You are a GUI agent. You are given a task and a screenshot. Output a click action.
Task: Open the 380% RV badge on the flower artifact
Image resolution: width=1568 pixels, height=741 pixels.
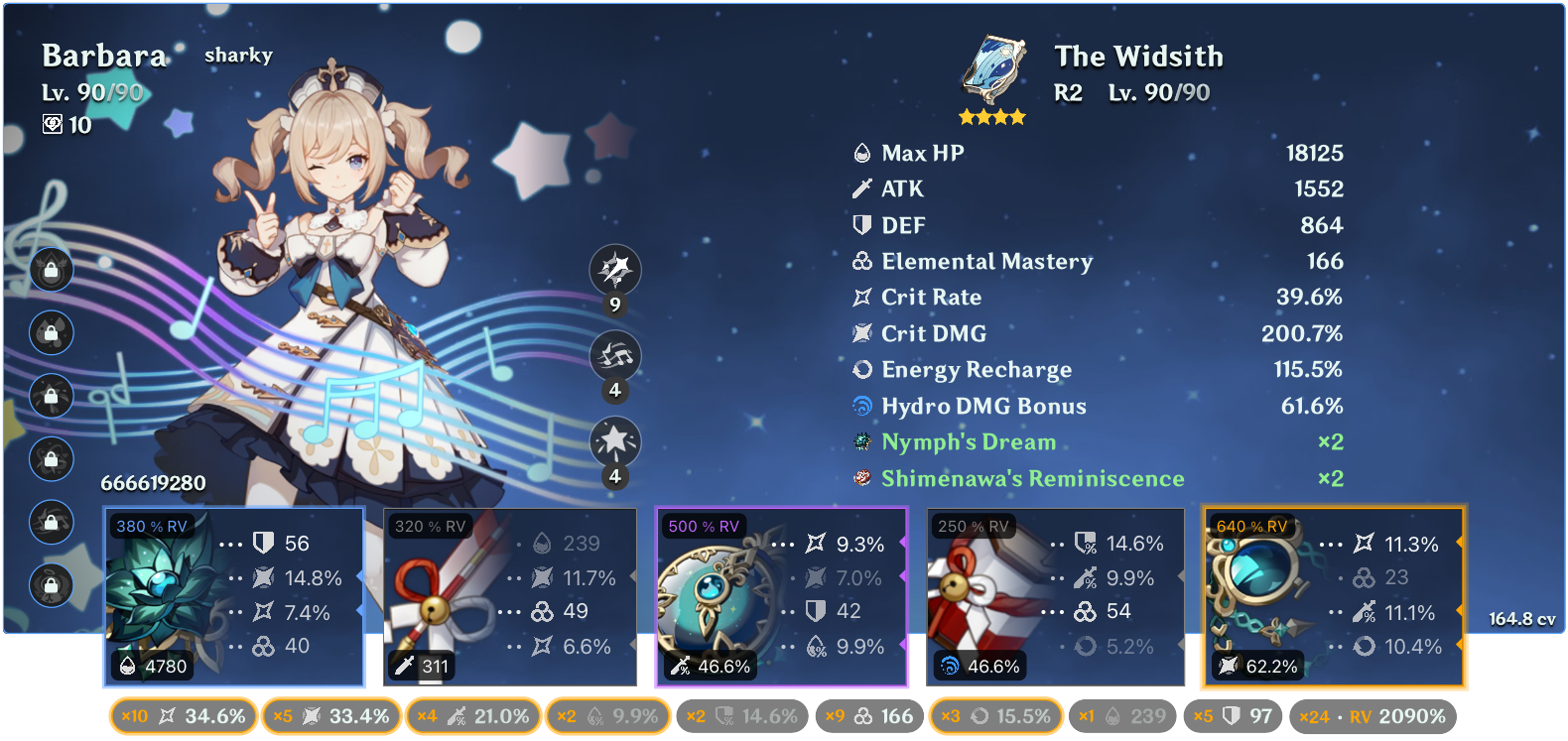pyautogui.click(x=152, y=527)
